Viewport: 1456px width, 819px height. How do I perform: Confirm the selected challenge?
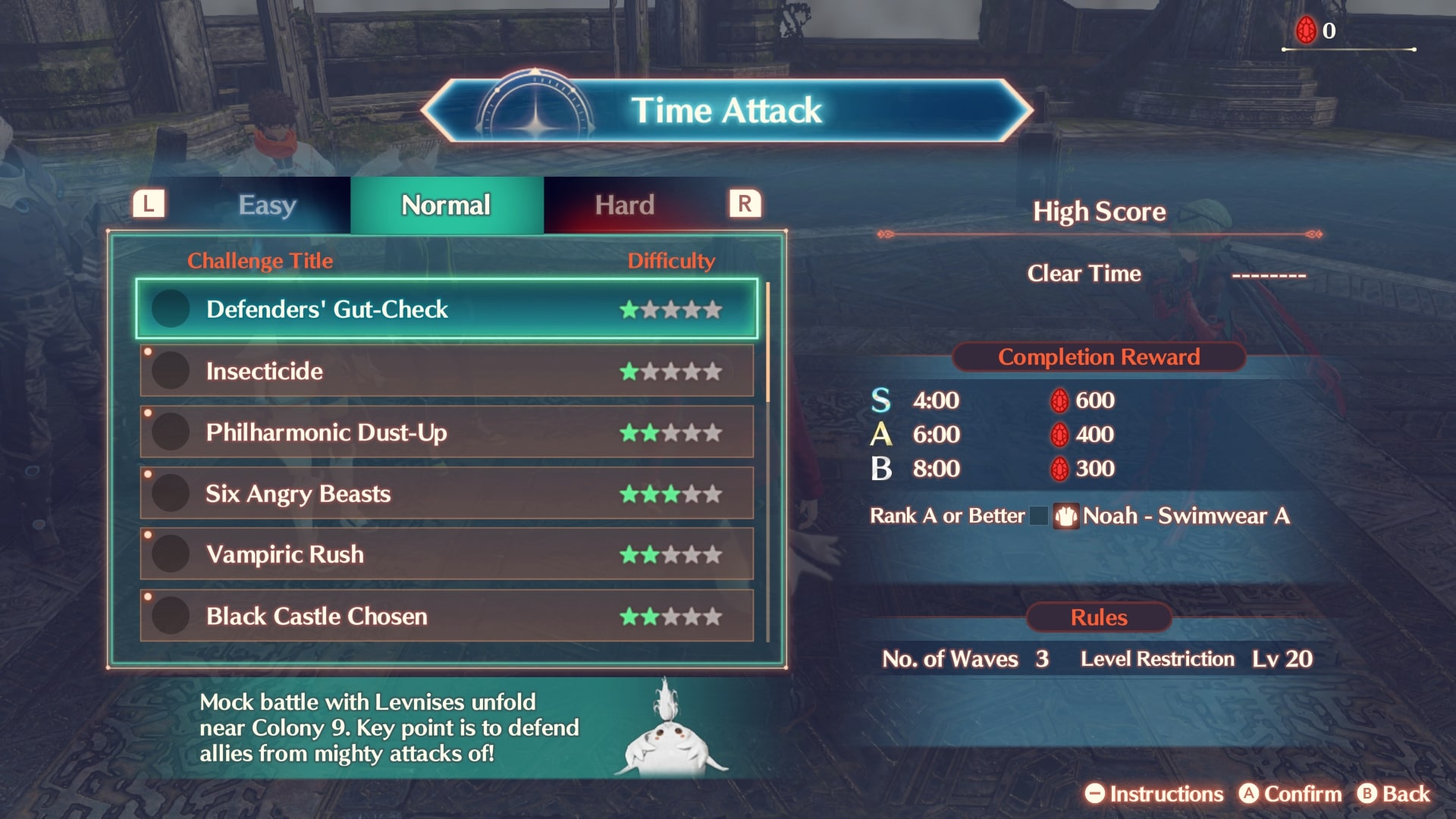coord(1290,794)
